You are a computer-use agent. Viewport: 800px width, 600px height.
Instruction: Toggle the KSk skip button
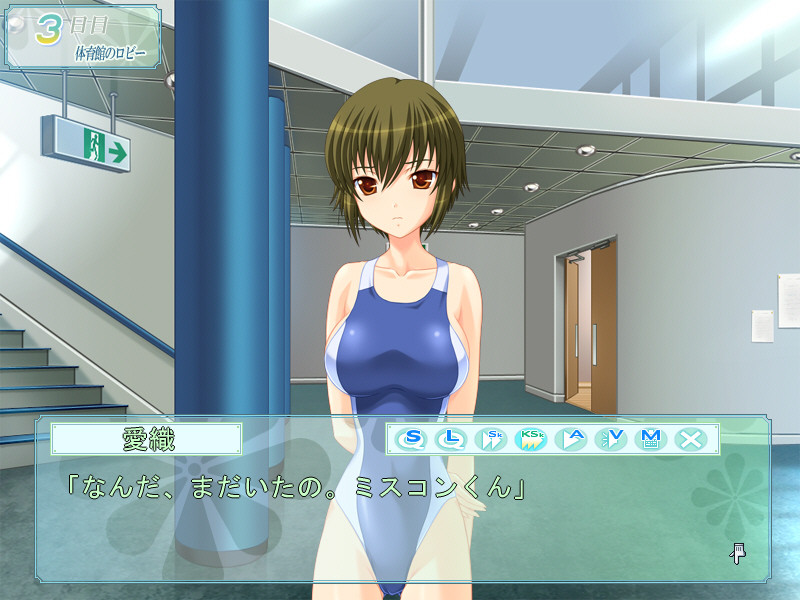click(x=531, y=438)
